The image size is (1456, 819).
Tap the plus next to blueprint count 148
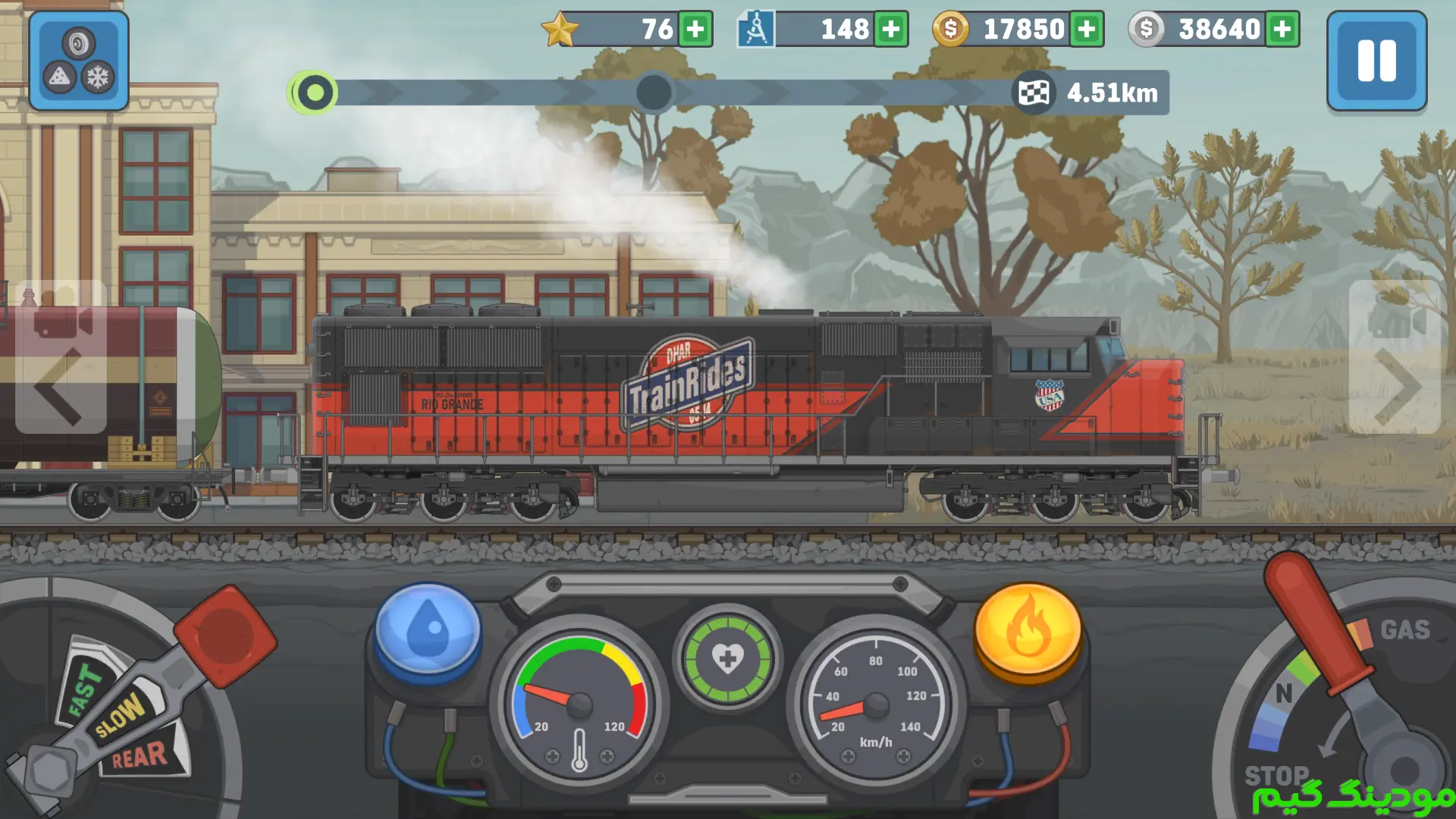(x=891, y=30)
